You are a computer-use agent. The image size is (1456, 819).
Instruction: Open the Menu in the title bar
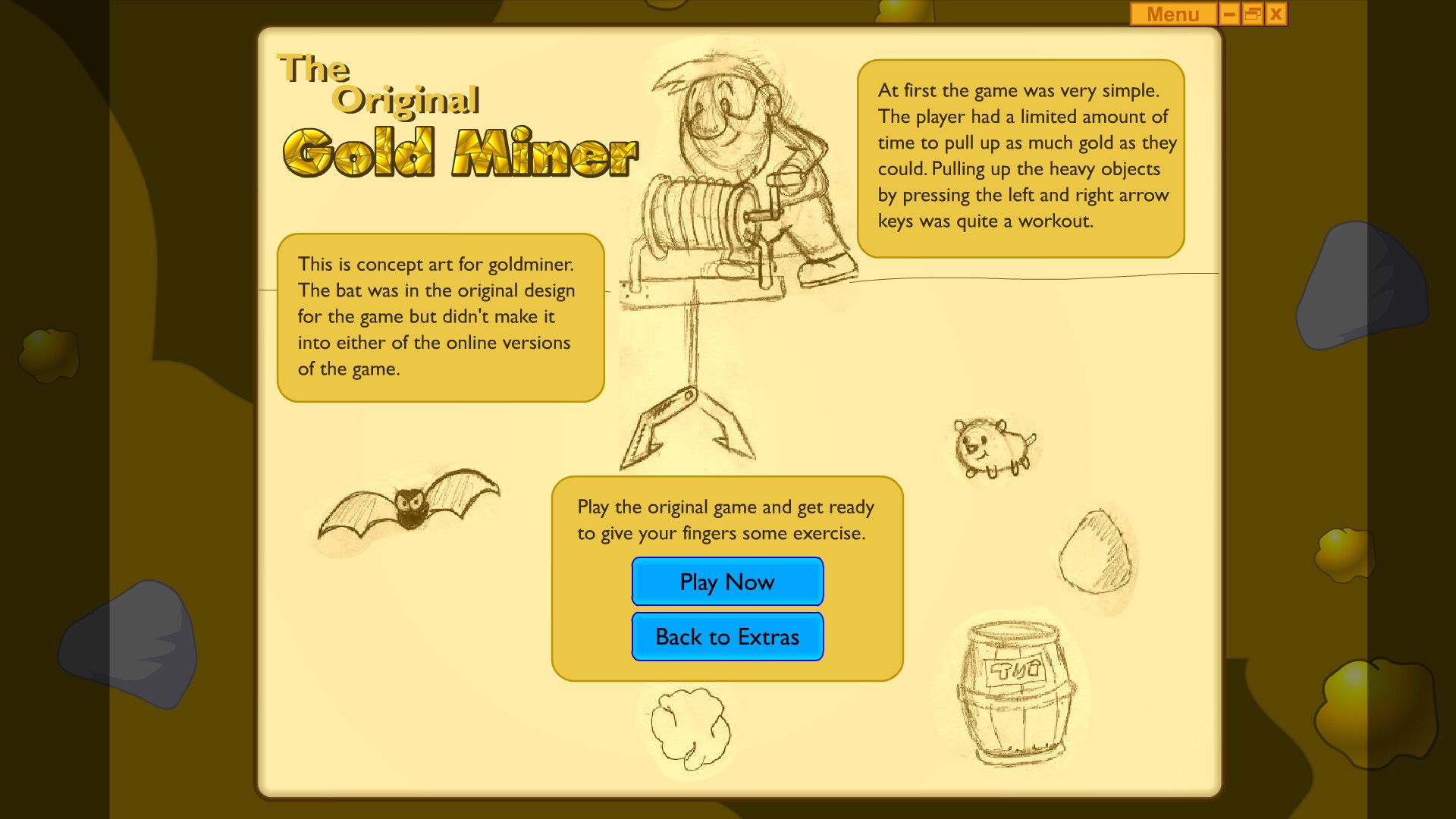[1172, 14]
